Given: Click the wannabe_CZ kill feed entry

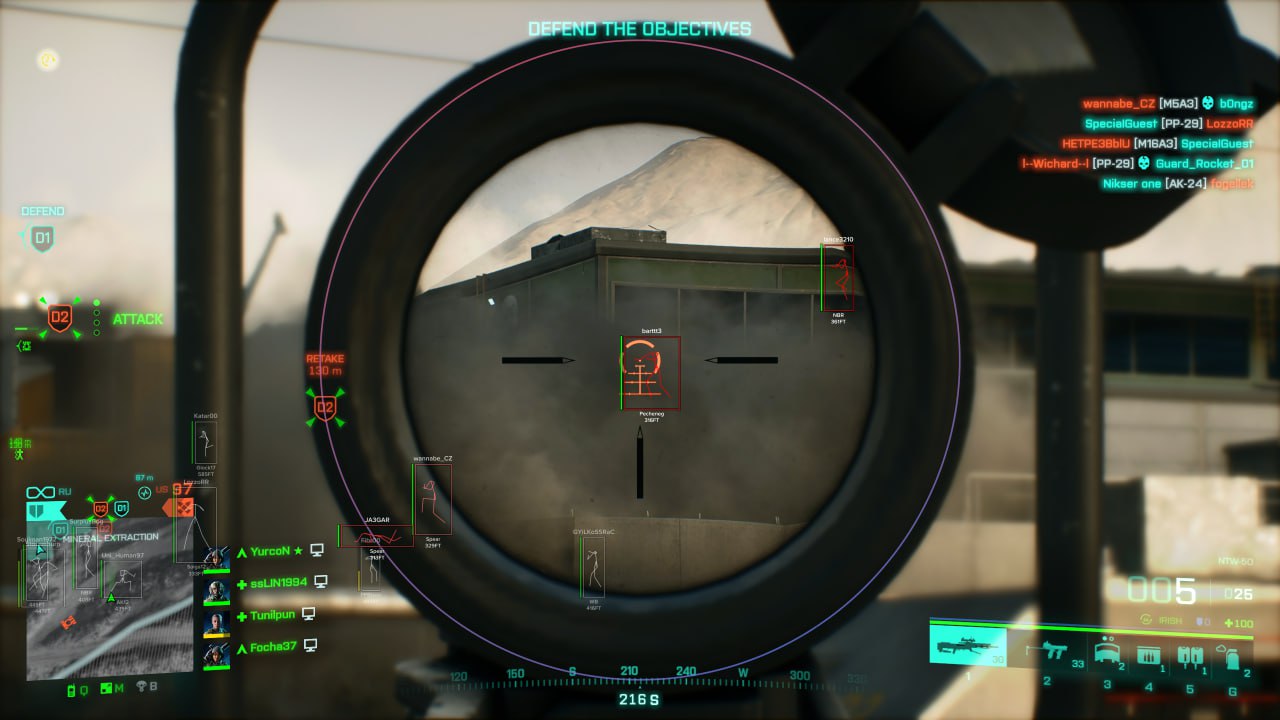Looking at the screenshot, I should click(x=1167, y=103).
